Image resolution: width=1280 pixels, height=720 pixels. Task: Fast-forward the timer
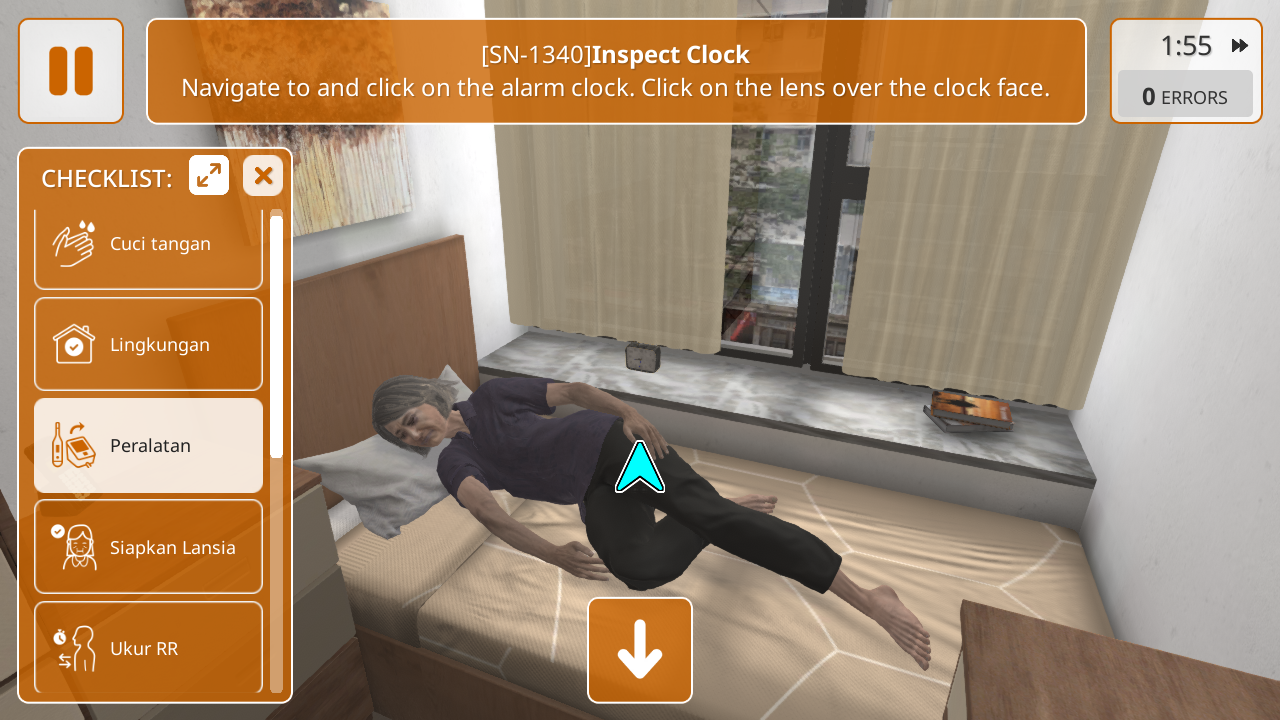pyautogui.click(x=1240, y=46)
